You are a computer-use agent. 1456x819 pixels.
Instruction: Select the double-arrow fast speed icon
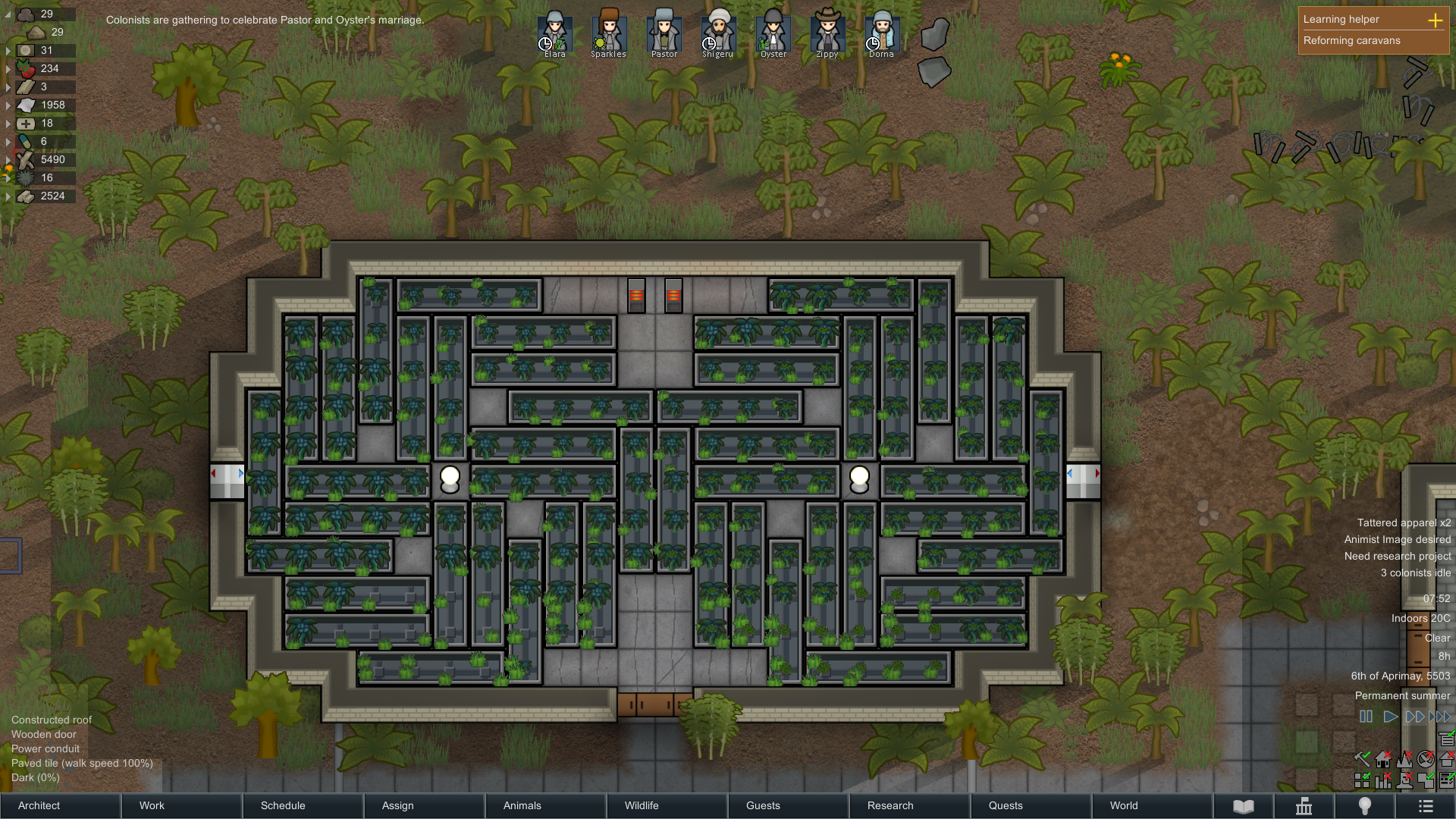1415,716
